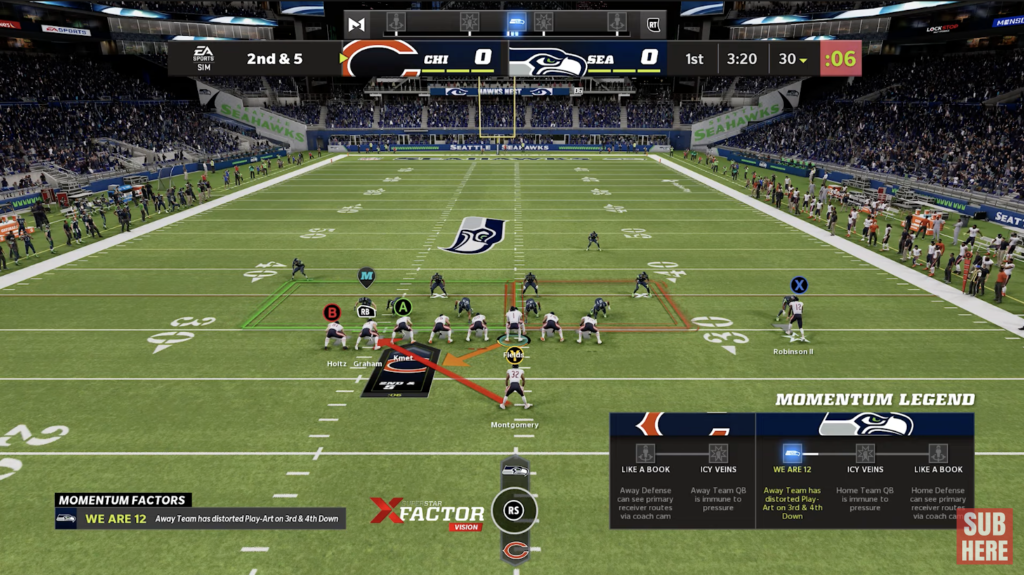The image size is (1024, 575).
Task: Select the Kmet play art card
Action: (x=403, y=371)
